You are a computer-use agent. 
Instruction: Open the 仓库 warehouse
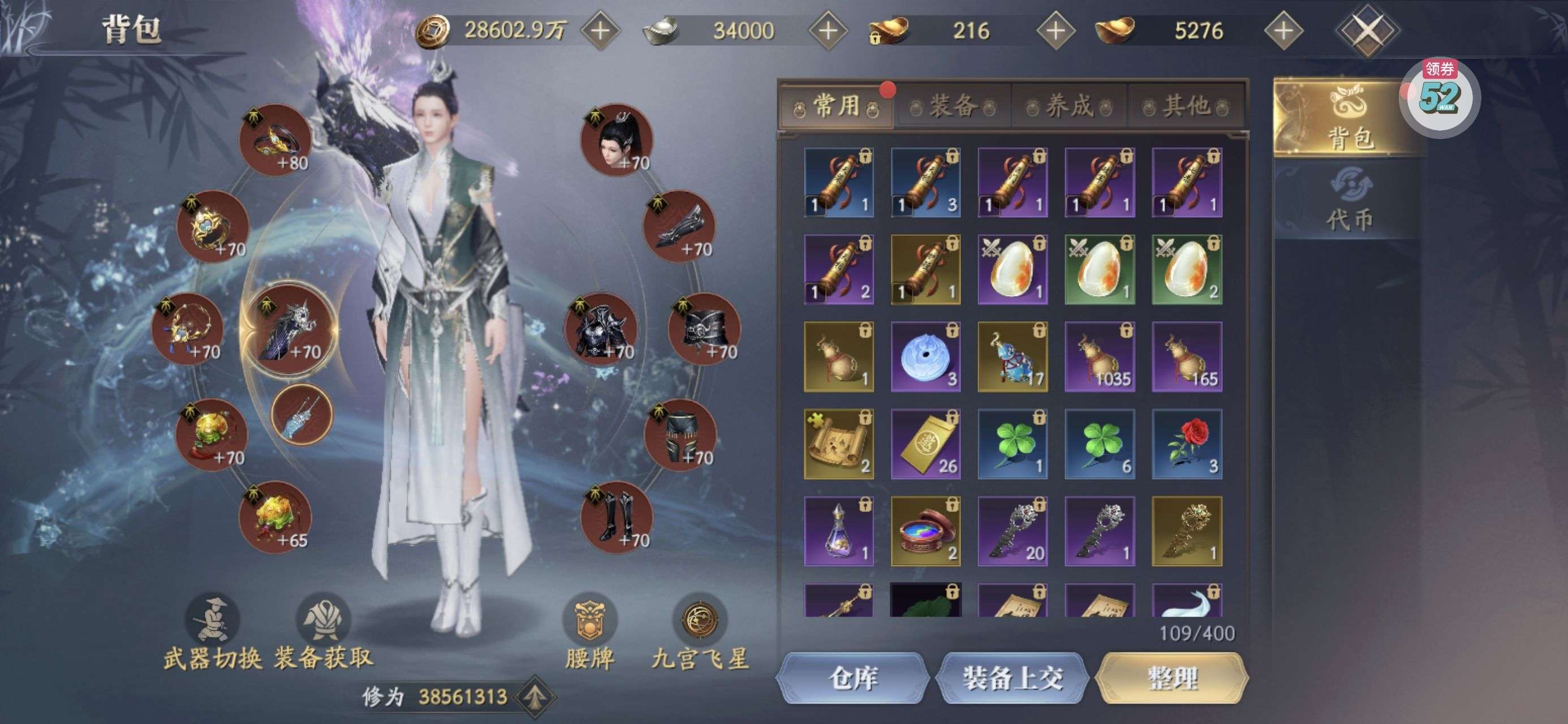coord(852,678)
